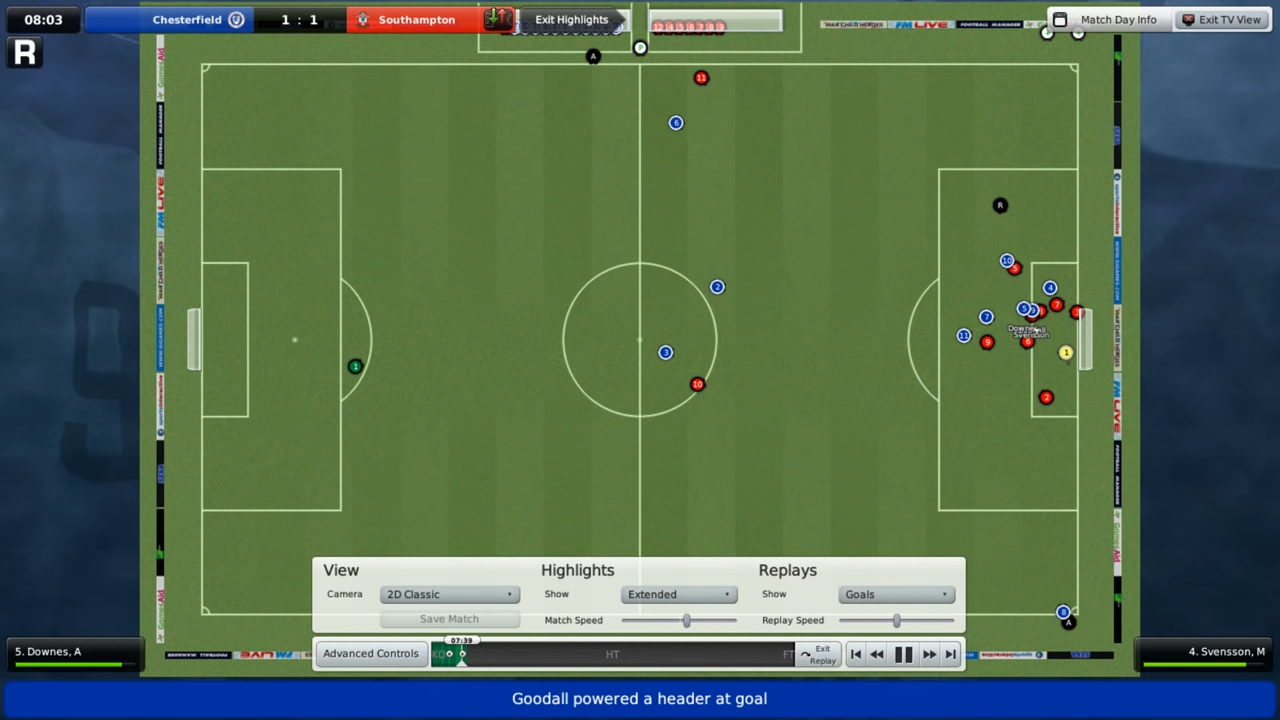Toggle Exit Highlights
The width and height of the screenshot is (1280, 720).
(x=571, y=19)
